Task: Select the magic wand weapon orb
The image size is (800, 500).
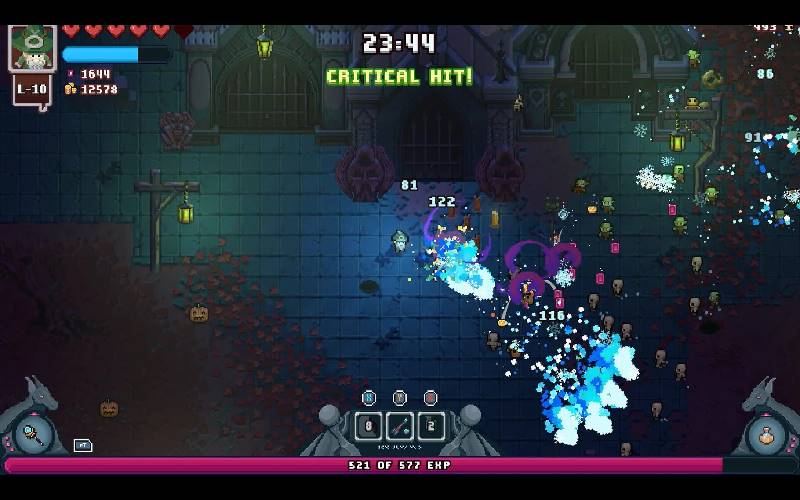Action: (x=33, y=436)
